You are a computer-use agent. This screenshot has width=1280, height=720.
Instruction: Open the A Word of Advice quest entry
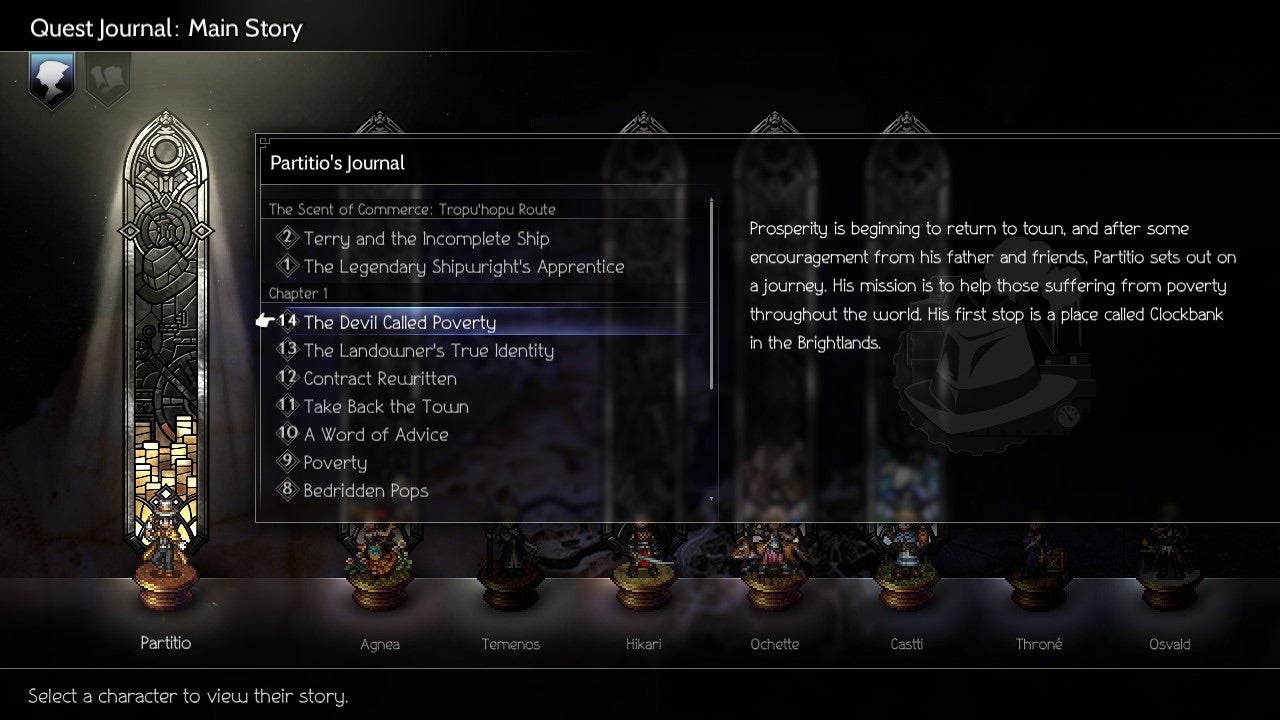(374, 434)
